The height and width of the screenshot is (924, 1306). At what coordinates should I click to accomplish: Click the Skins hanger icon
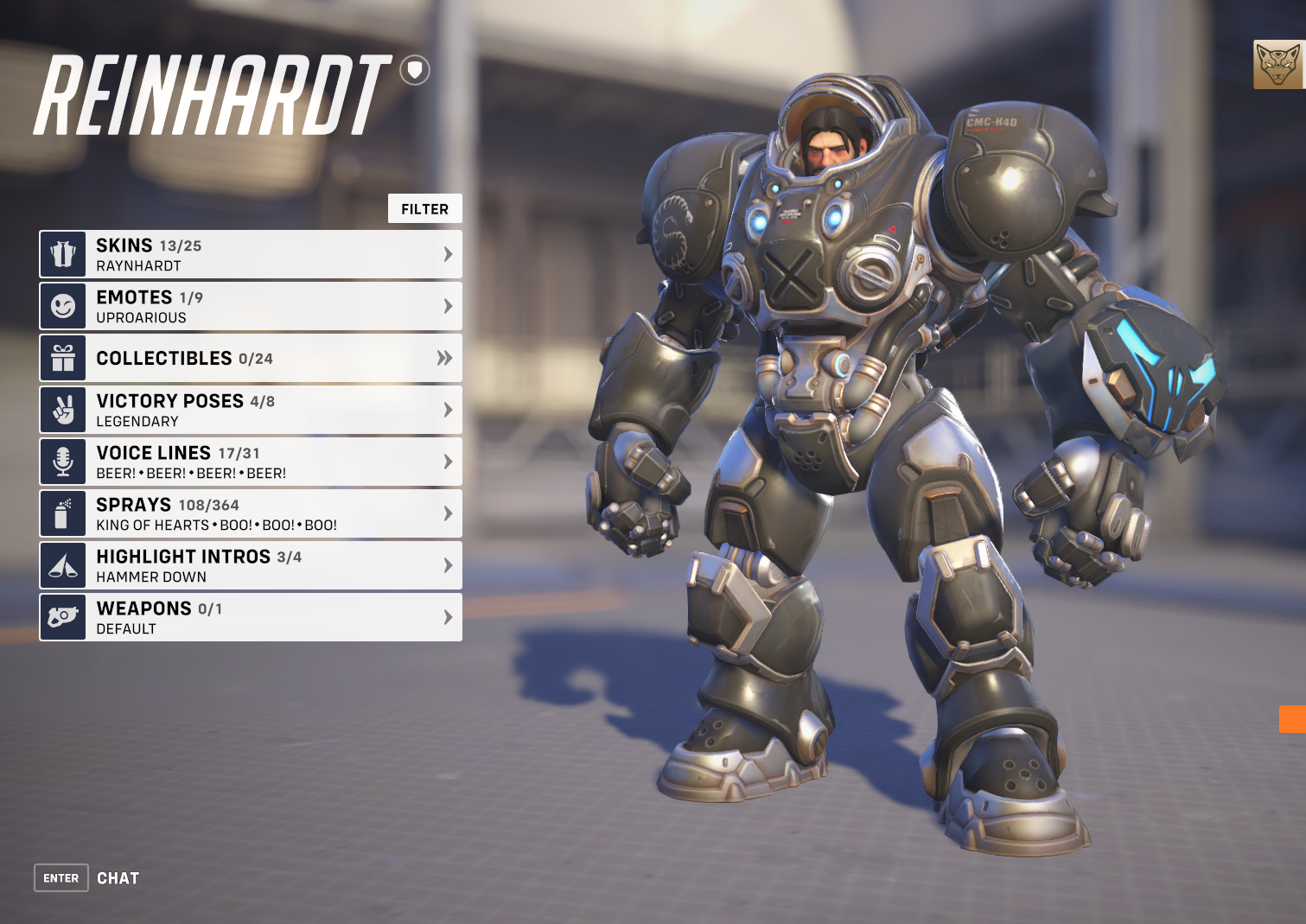coord(63,253)
